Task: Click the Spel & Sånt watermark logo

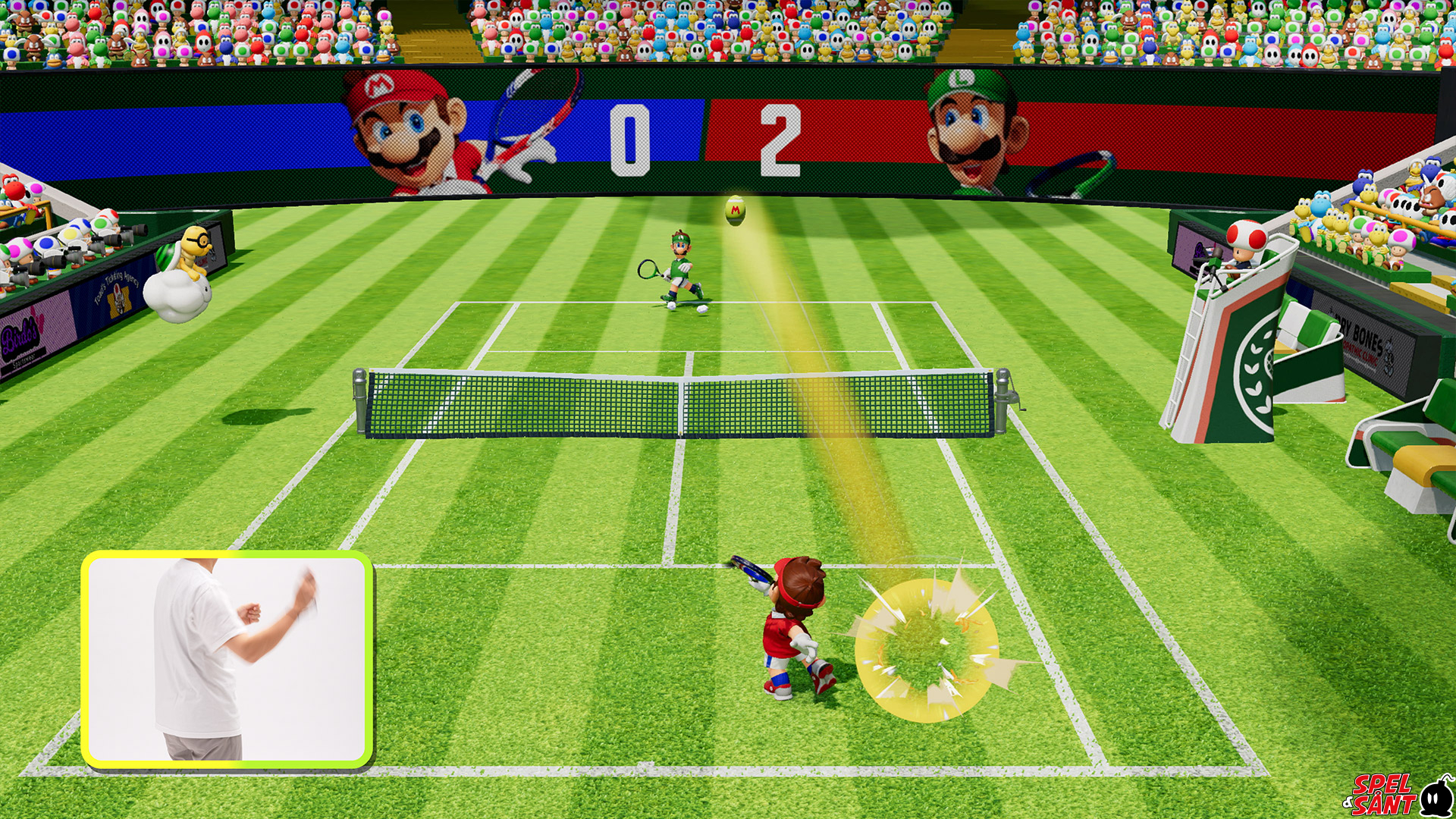Action: 1397,794
